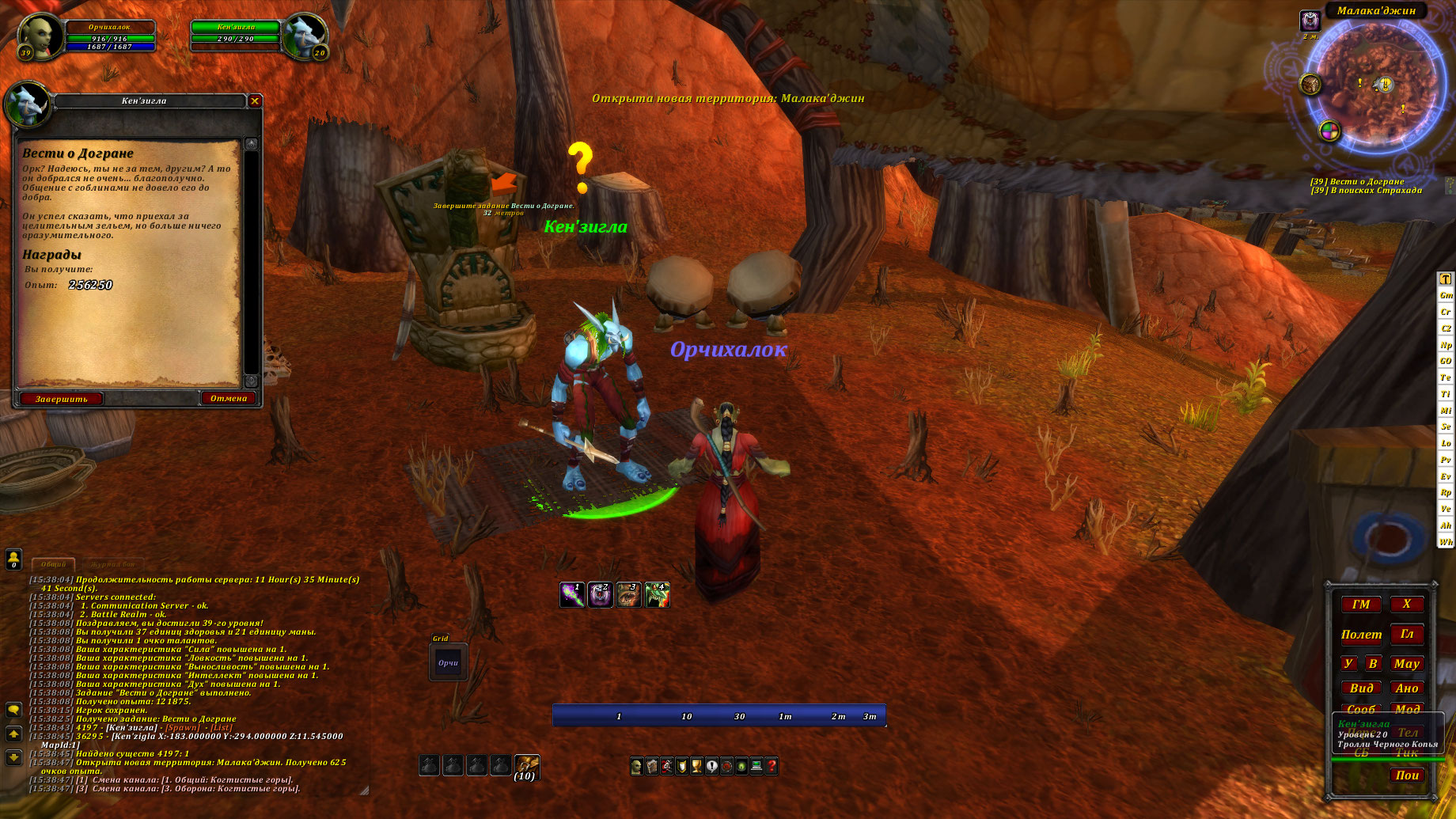Open the treasure chest button beside the minimap
The width and height of the screenshot is (1456, 819).
coord(1310,83)
